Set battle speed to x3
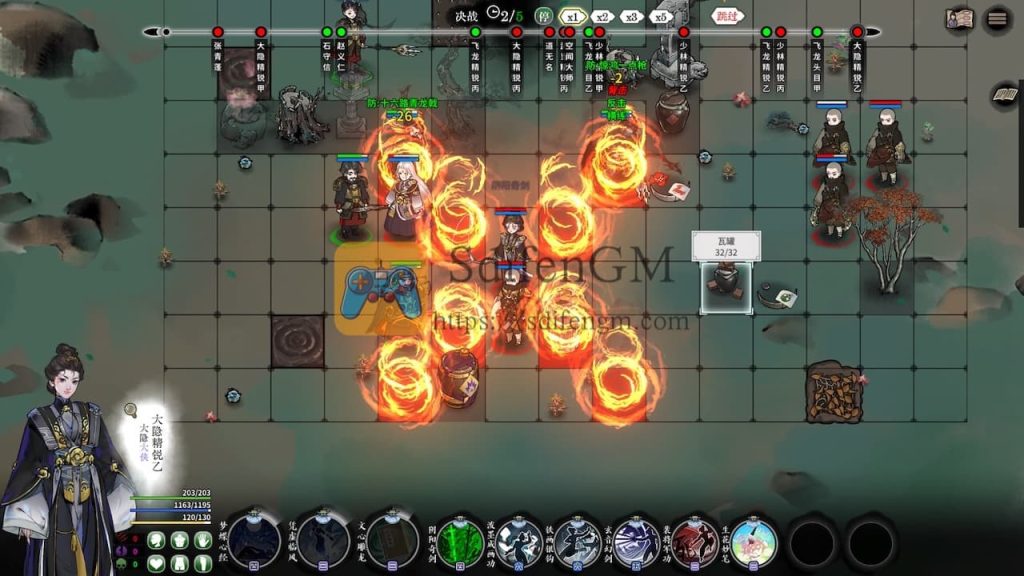 tap(630, 16)
